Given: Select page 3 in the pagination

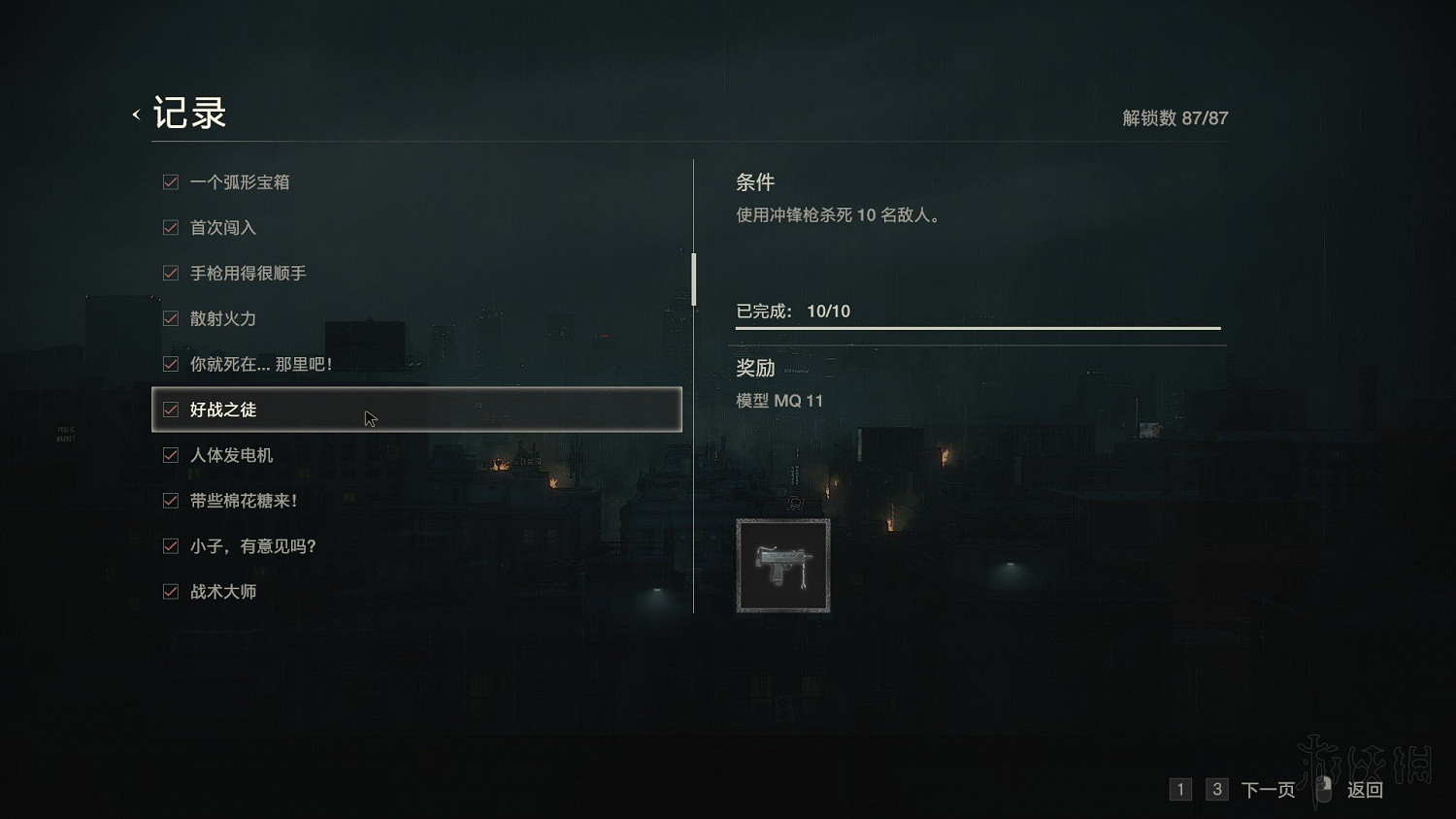Looking at the screenshot, I should click(1216, 790).
